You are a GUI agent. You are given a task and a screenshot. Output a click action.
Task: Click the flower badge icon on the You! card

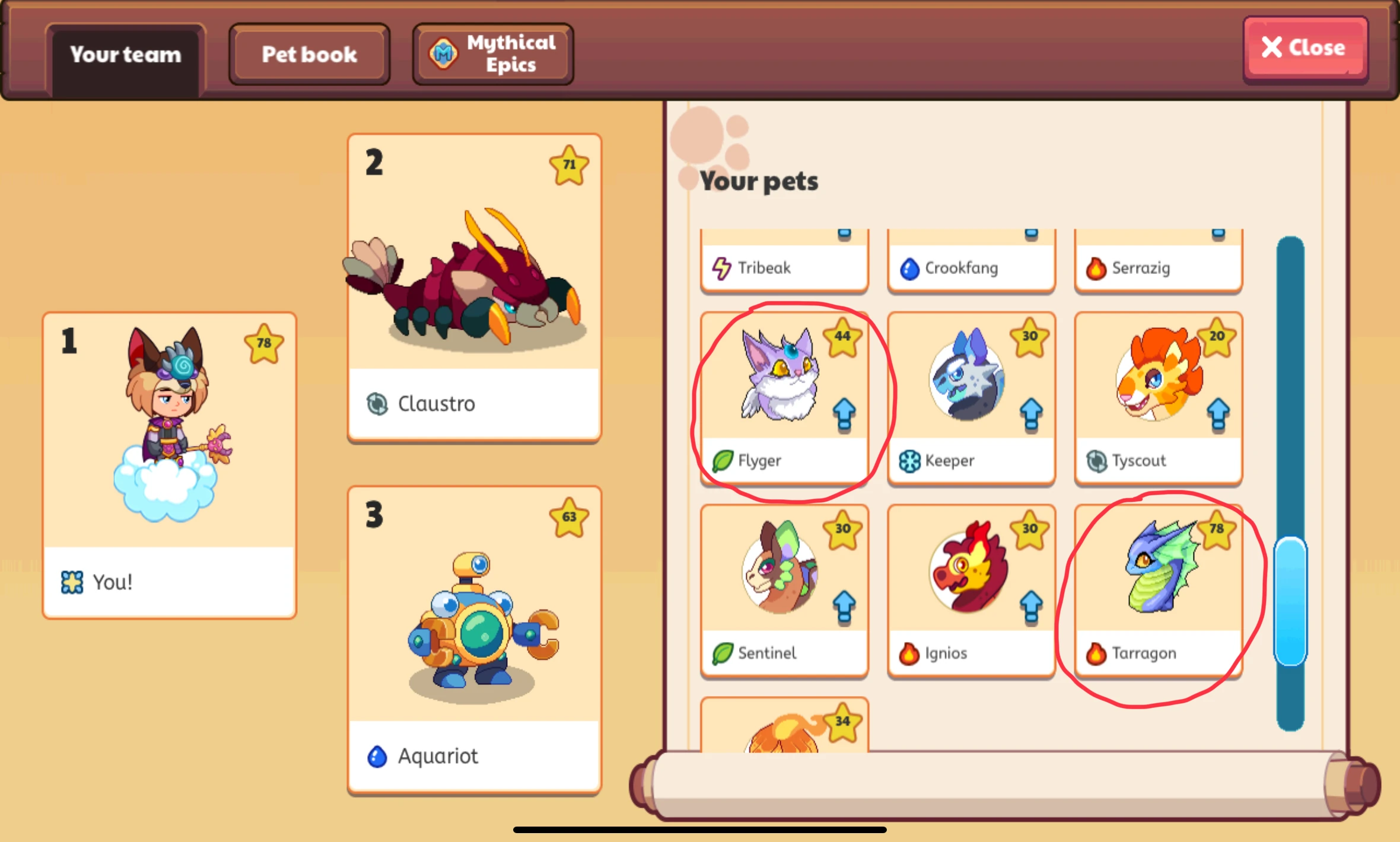(x=71, y=582)
